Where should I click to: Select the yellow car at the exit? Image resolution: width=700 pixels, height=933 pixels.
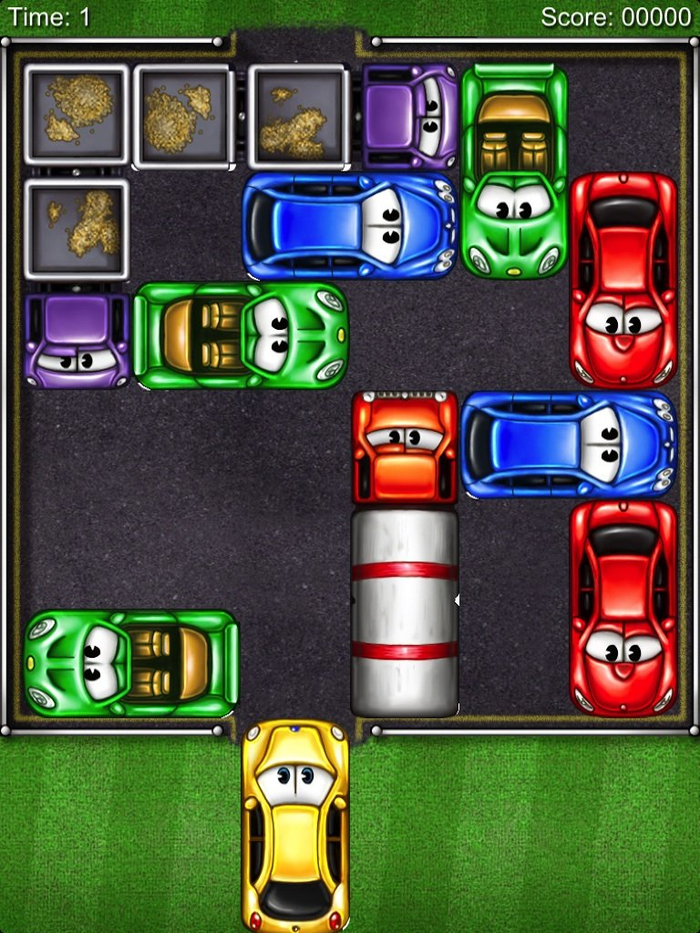tap(295, 825)
